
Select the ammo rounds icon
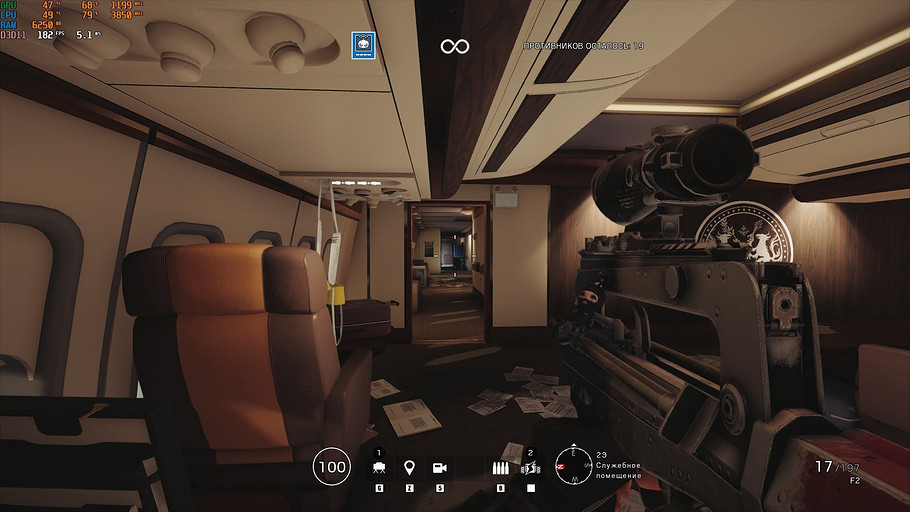[x=500, y=467]
